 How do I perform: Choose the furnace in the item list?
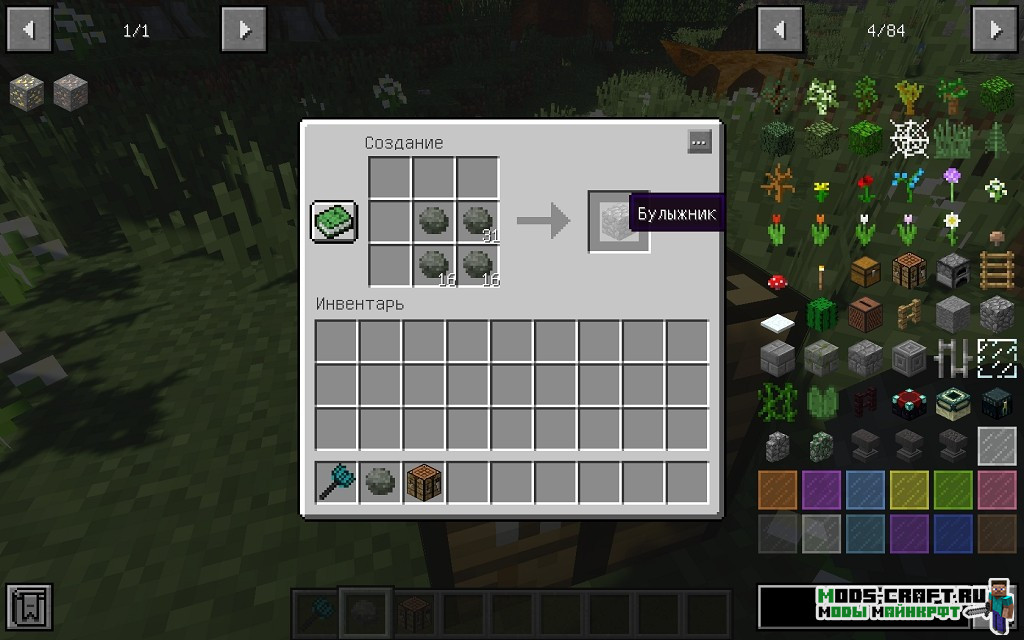coord(952,271)
